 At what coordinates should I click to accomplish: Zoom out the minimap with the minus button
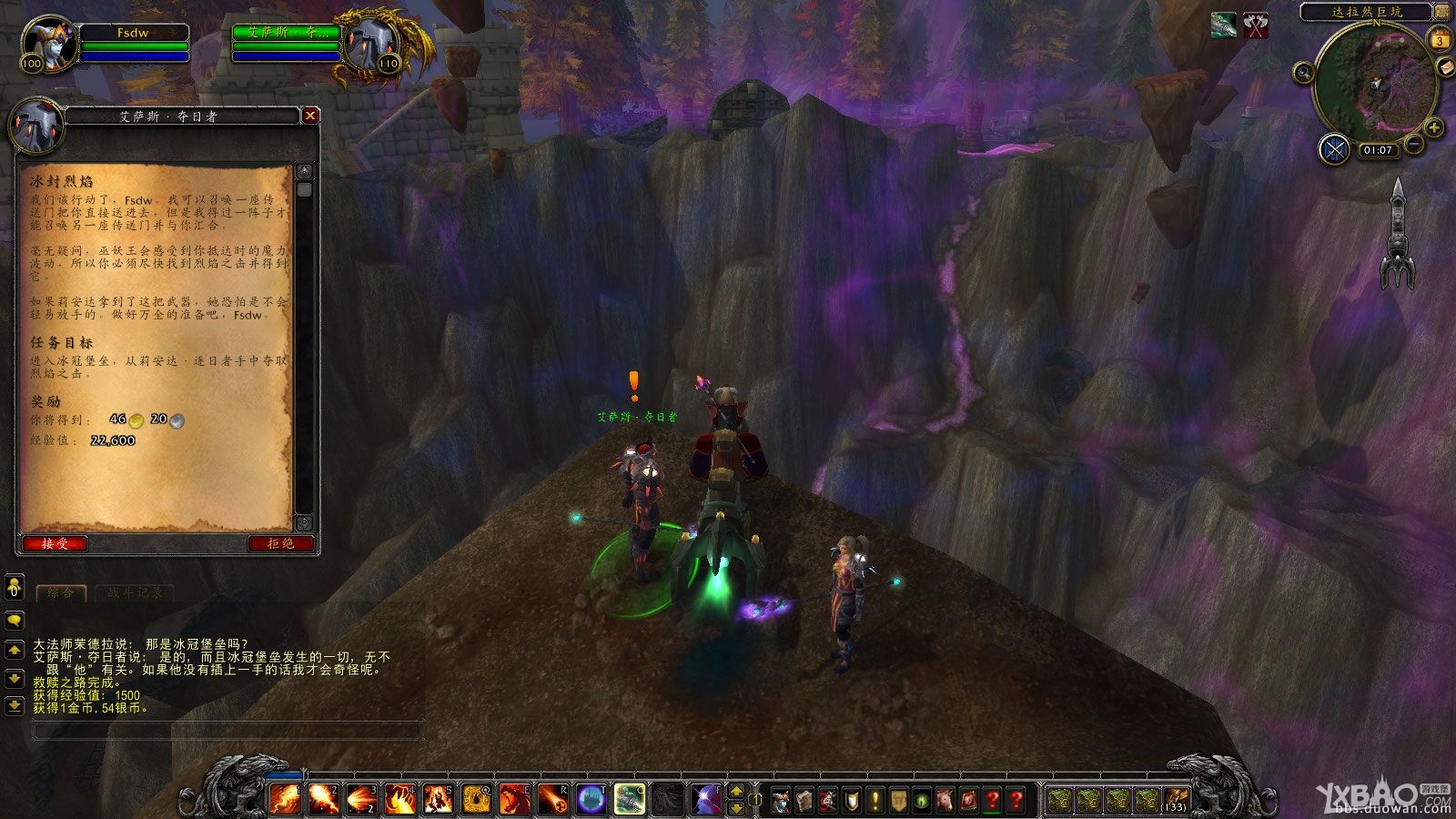(x=1414, y=143)
